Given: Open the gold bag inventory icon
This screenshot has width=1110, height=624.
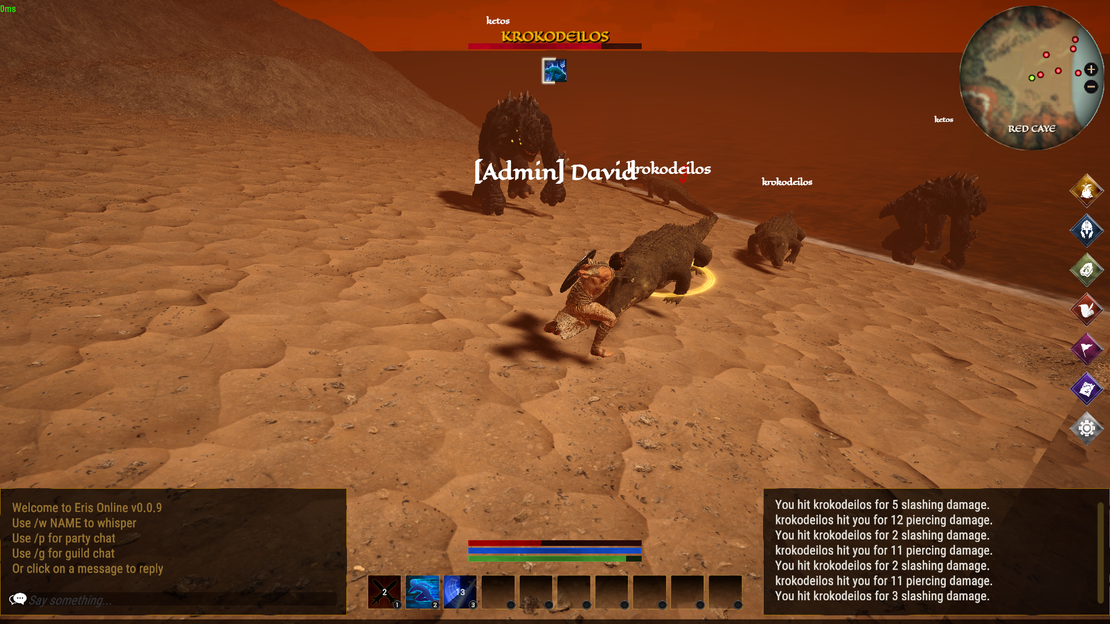Looking at the screenshot, I should [1087, 189].
